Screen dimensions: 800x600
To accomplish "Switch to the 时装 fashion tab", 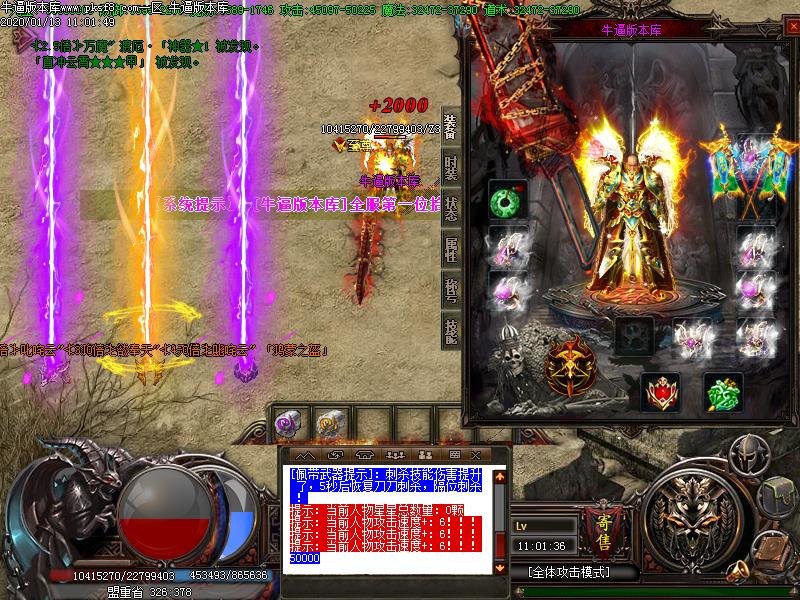I will tap(450, 167).
